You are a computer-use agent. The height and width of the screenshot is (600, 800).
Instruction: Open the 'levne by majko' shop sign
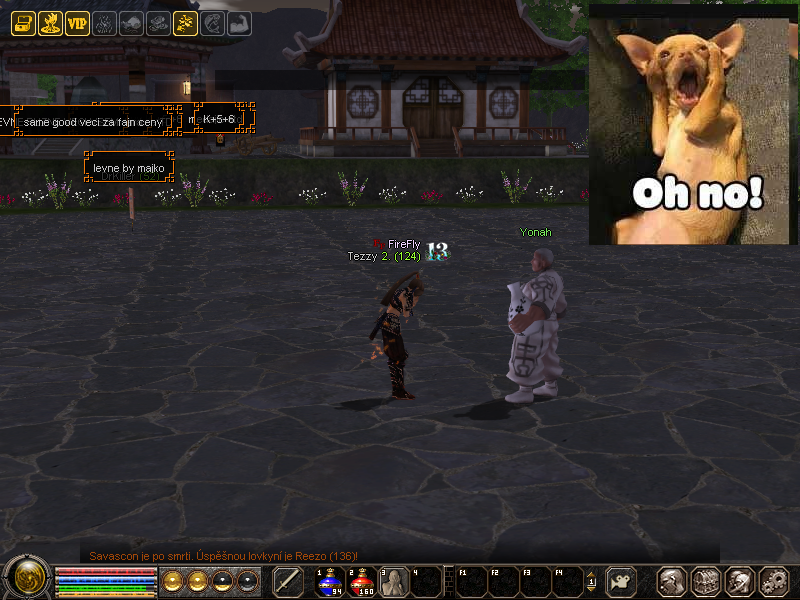[129, 168]
